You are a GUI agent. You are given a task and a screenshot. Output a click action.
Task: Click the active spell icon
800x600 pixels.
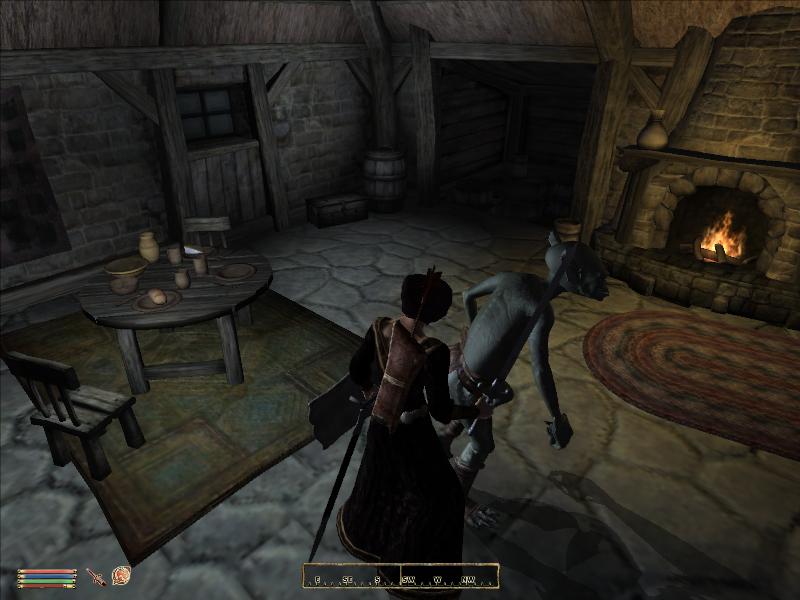(x=121, y=575)
